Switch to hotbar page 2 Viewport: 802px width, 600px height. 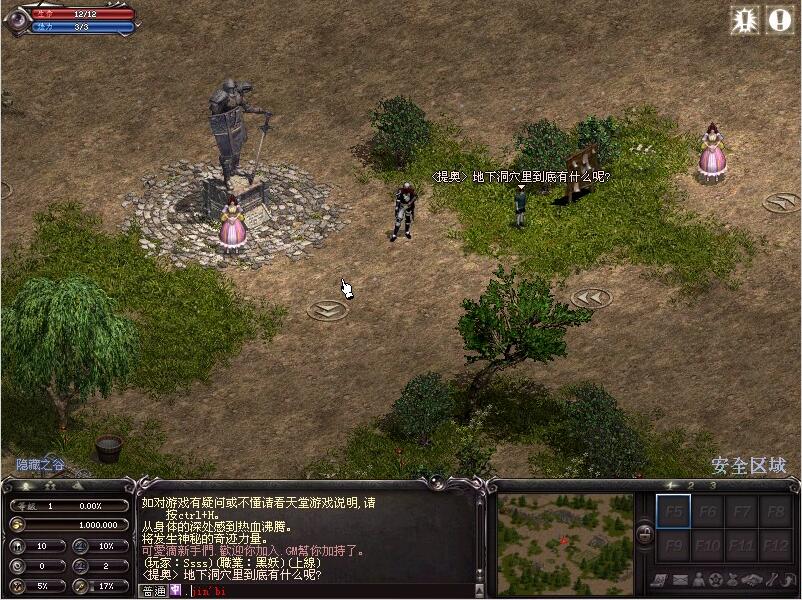[690, 486]
